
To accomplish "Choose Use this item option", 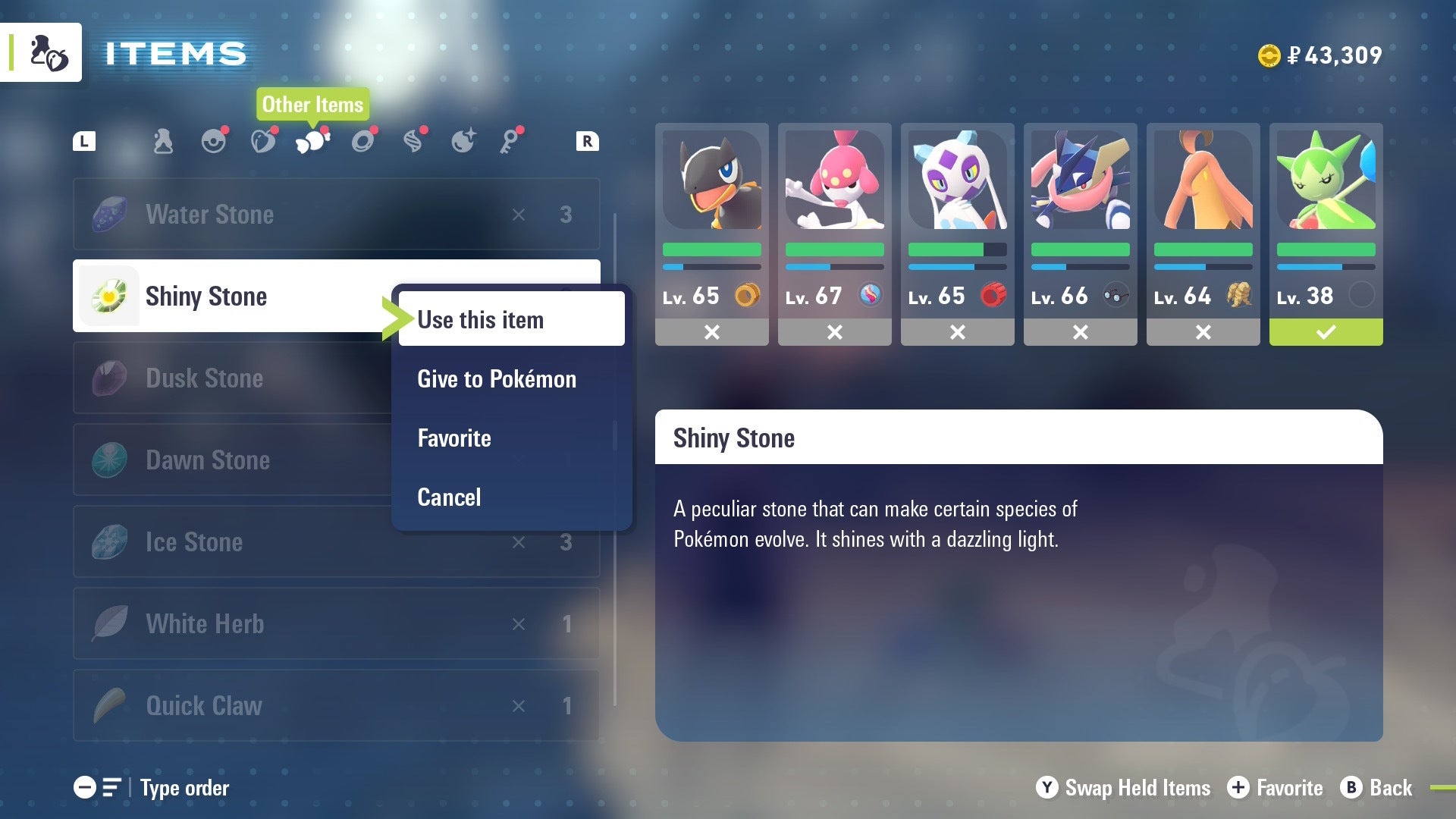I will click(481, 319).
